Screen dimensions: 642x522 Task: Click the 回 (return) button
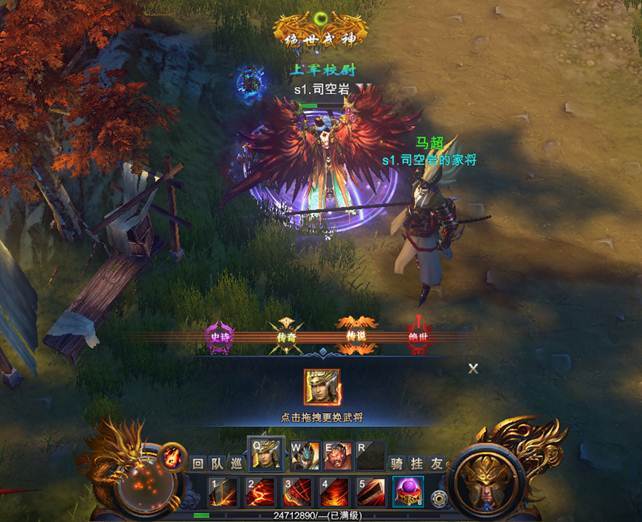(x=198, y=464)
